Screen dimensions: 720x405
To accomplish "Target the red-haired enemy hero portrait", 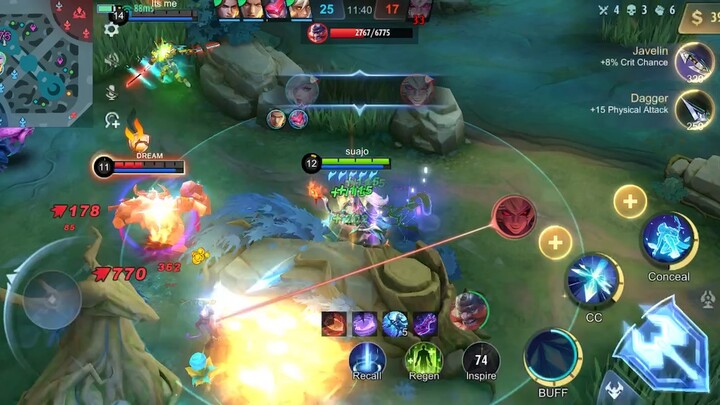I will click(x=513, y=217).
